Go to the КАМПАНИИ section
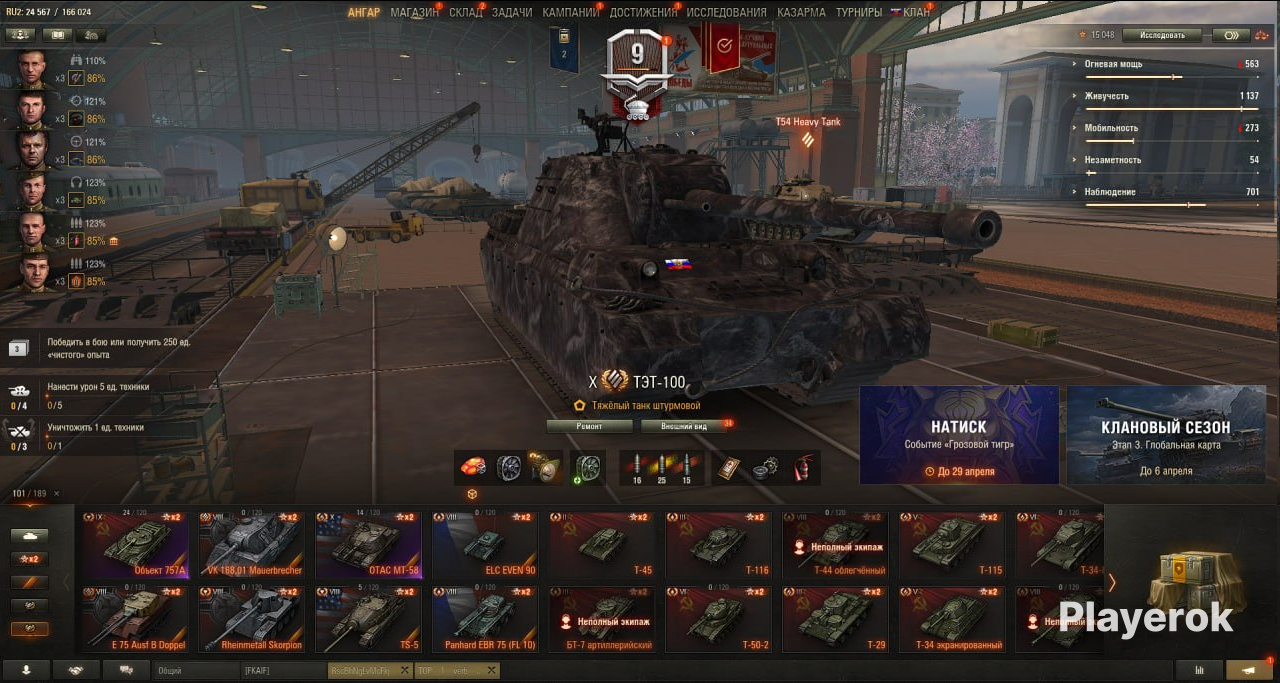Viewport: 1280px width, 683px height. (570, 13)
